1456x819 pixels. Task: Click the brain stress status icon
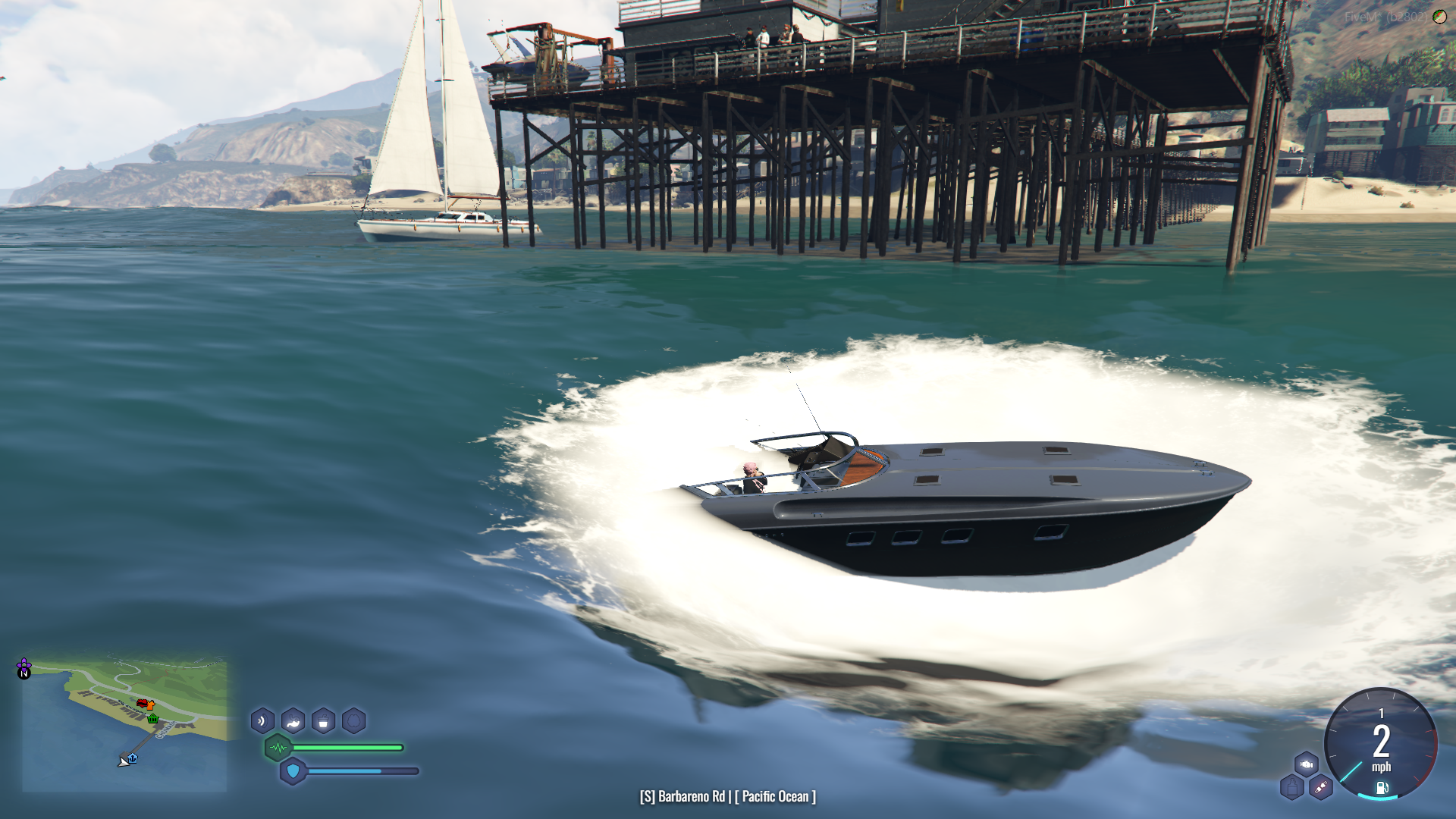(x=353, y=720)
